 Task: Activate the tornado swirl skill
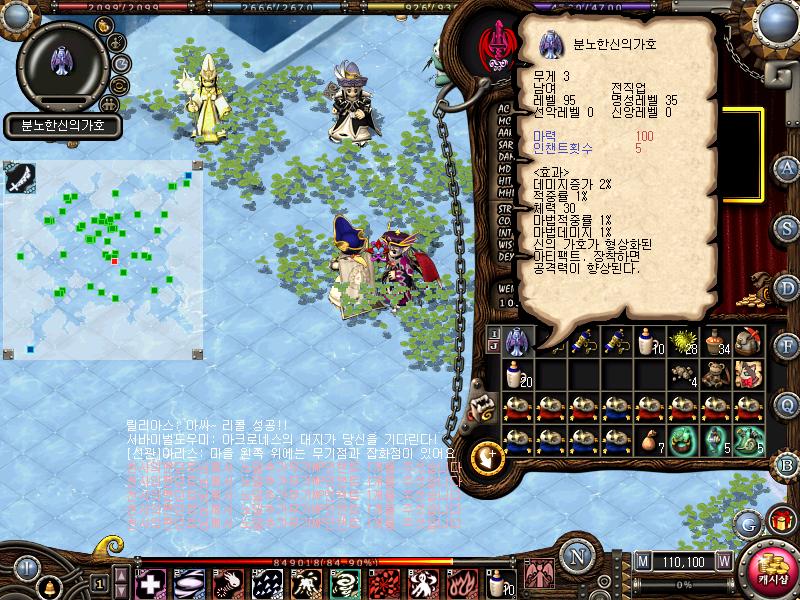[345, 581]
